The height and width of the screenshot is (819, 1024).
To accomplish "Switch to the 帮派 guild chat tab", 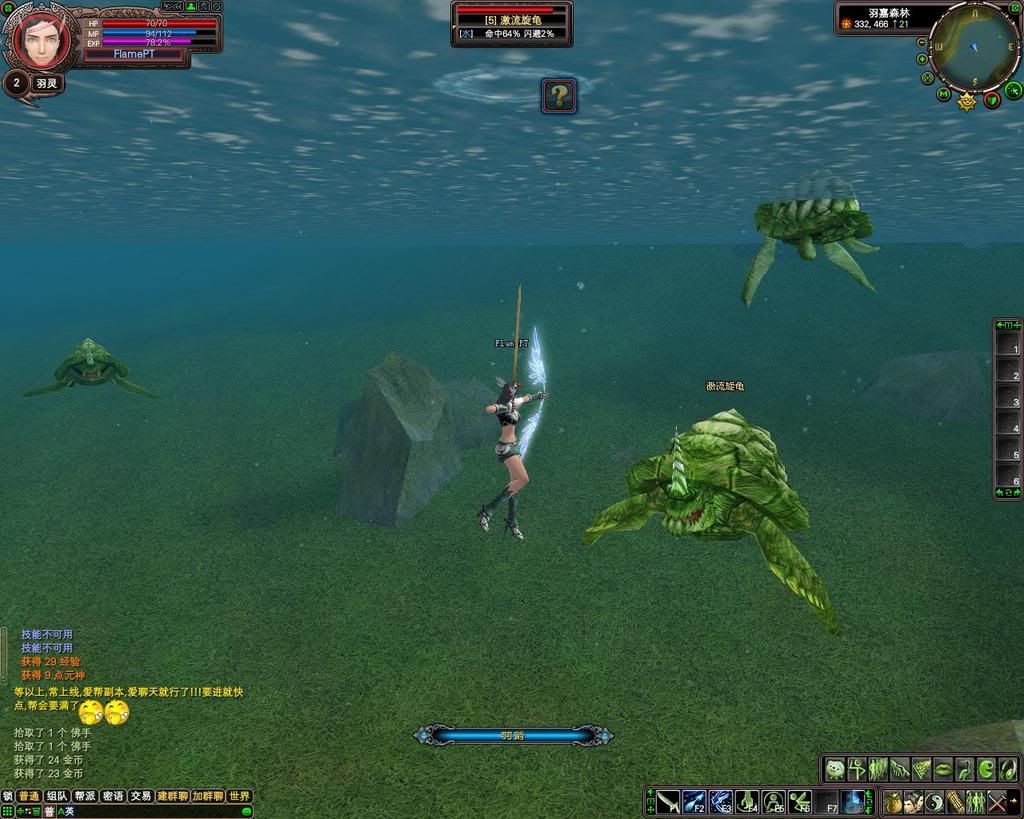I will [85, 796].
